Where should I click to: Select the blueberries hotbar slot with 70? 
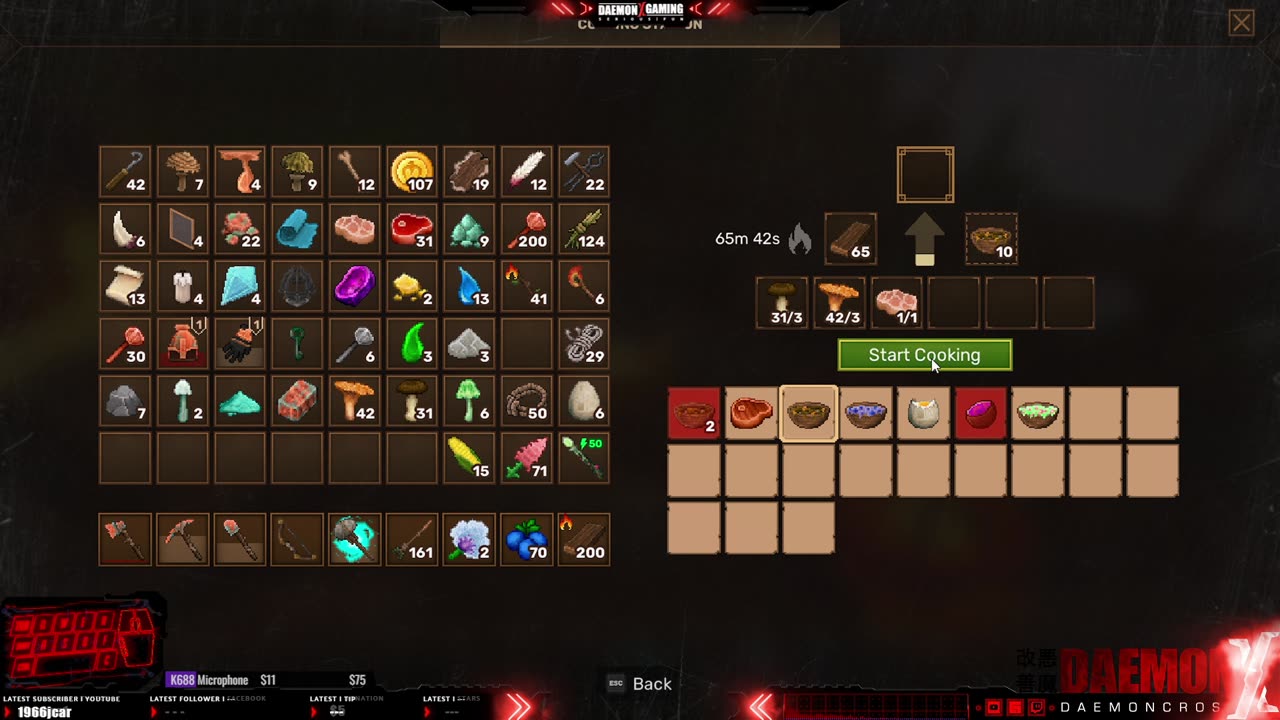(527, 539)
